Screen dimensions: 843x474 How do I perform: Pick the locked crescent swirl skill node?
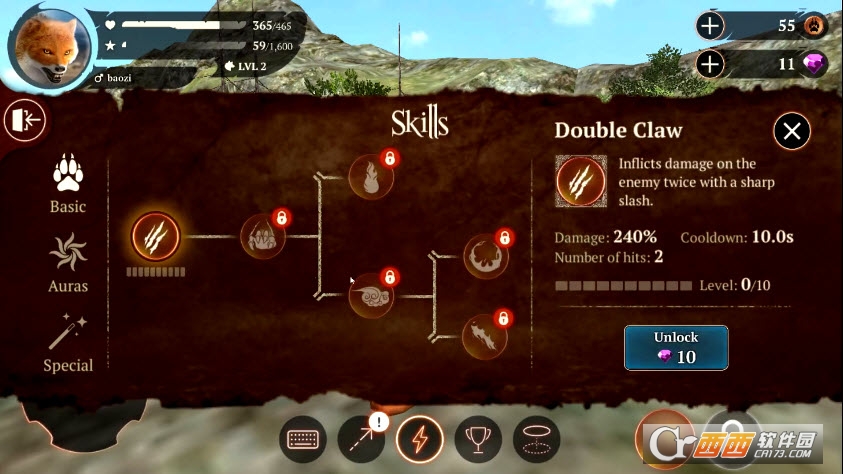pyautogui.click(x=485, y=257)
